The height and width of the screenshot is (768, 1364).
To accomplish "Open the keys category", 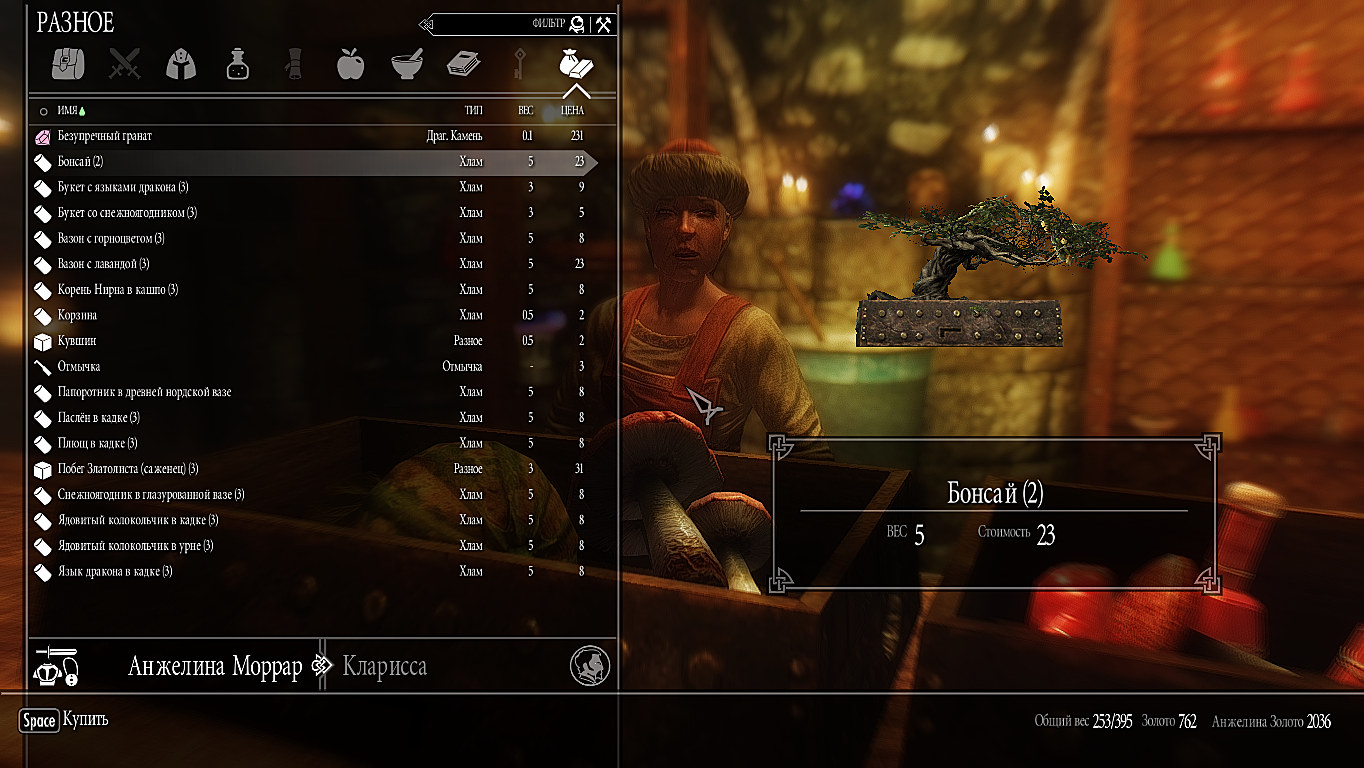I will [x=519, y=64].
